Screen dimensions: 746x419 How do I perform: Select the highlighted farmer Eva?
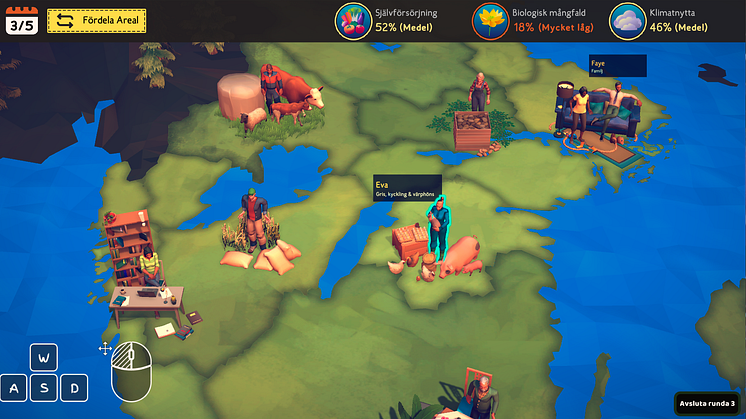point(437,228)
